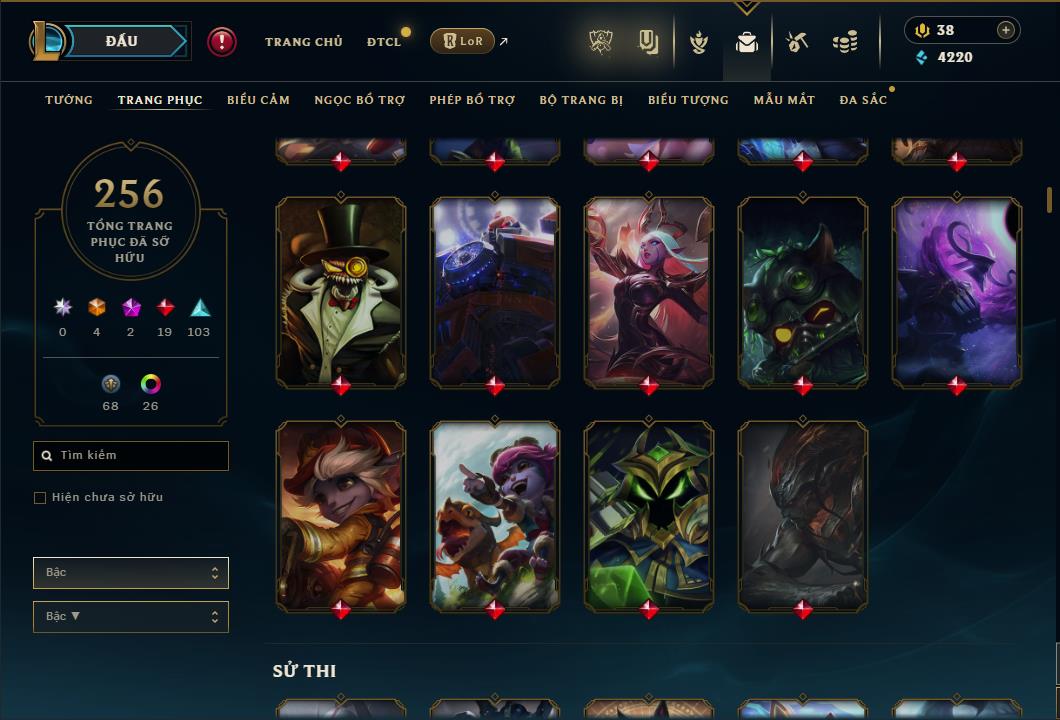Open the red exclamation alert icon

tap(222, 42)
